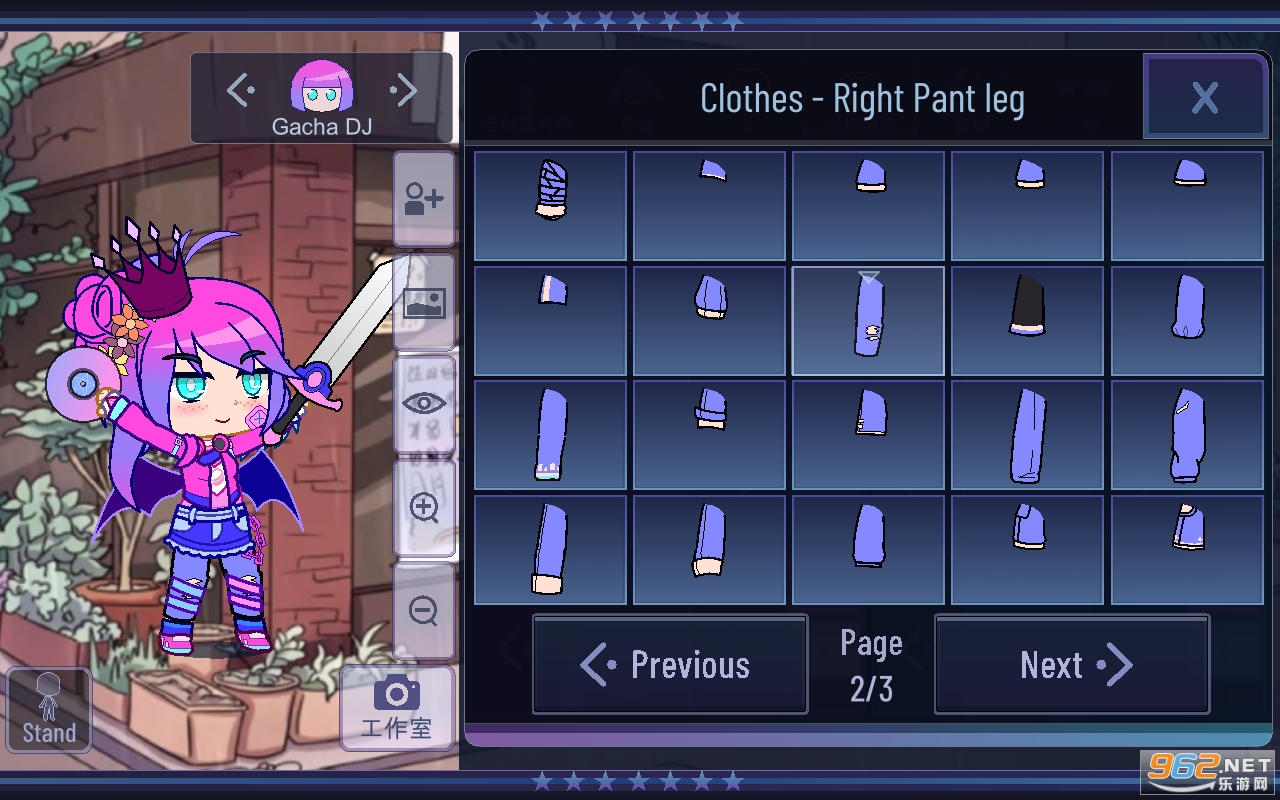
Task: Pick the currently highlighted ripped pant leg
Action: [868, 321]
